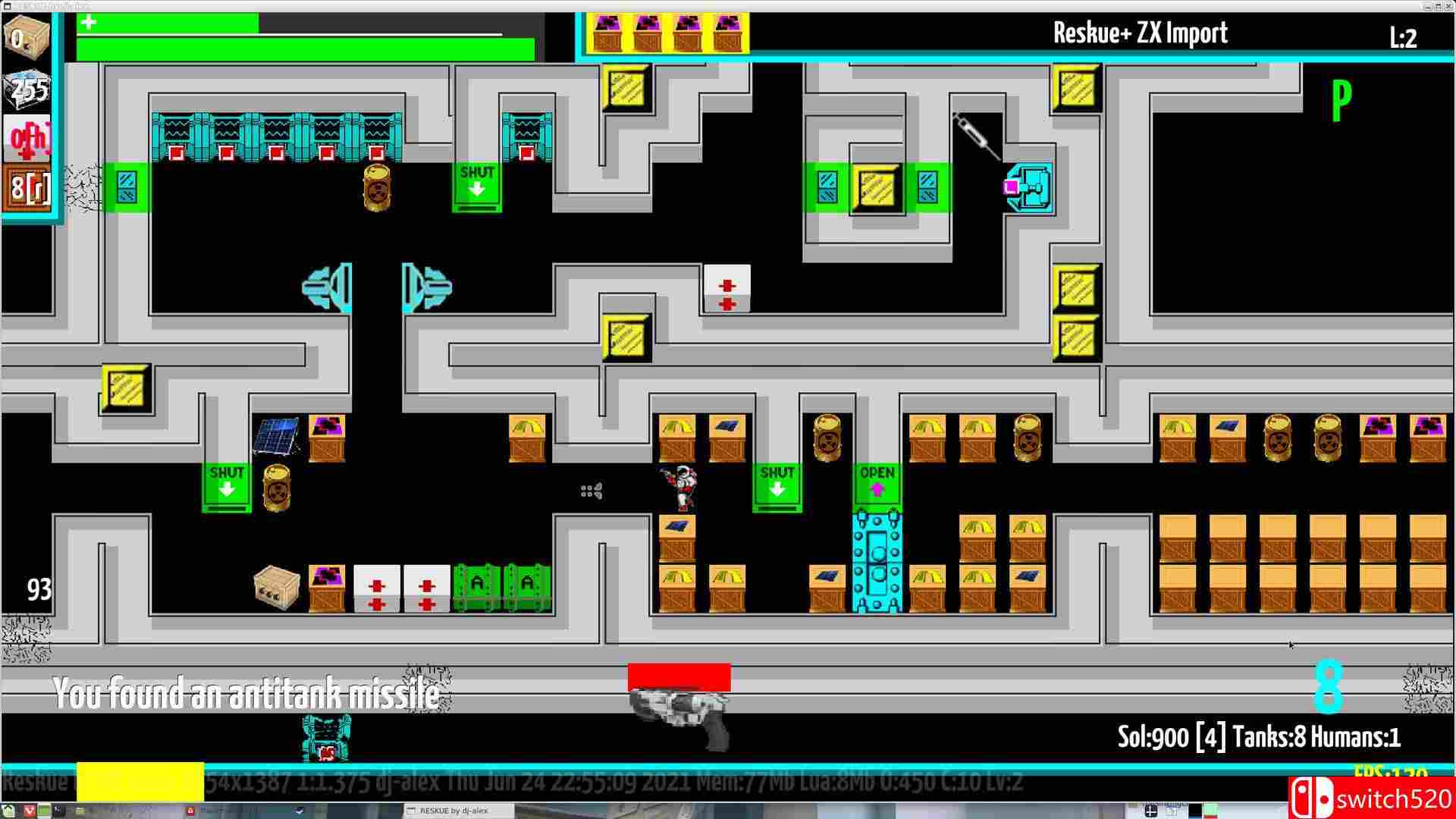Viewport: 1456px width, 819px height.
Task: Select the cardboard box counter icon
Action: pyautogui.click(x=27, y=35)
